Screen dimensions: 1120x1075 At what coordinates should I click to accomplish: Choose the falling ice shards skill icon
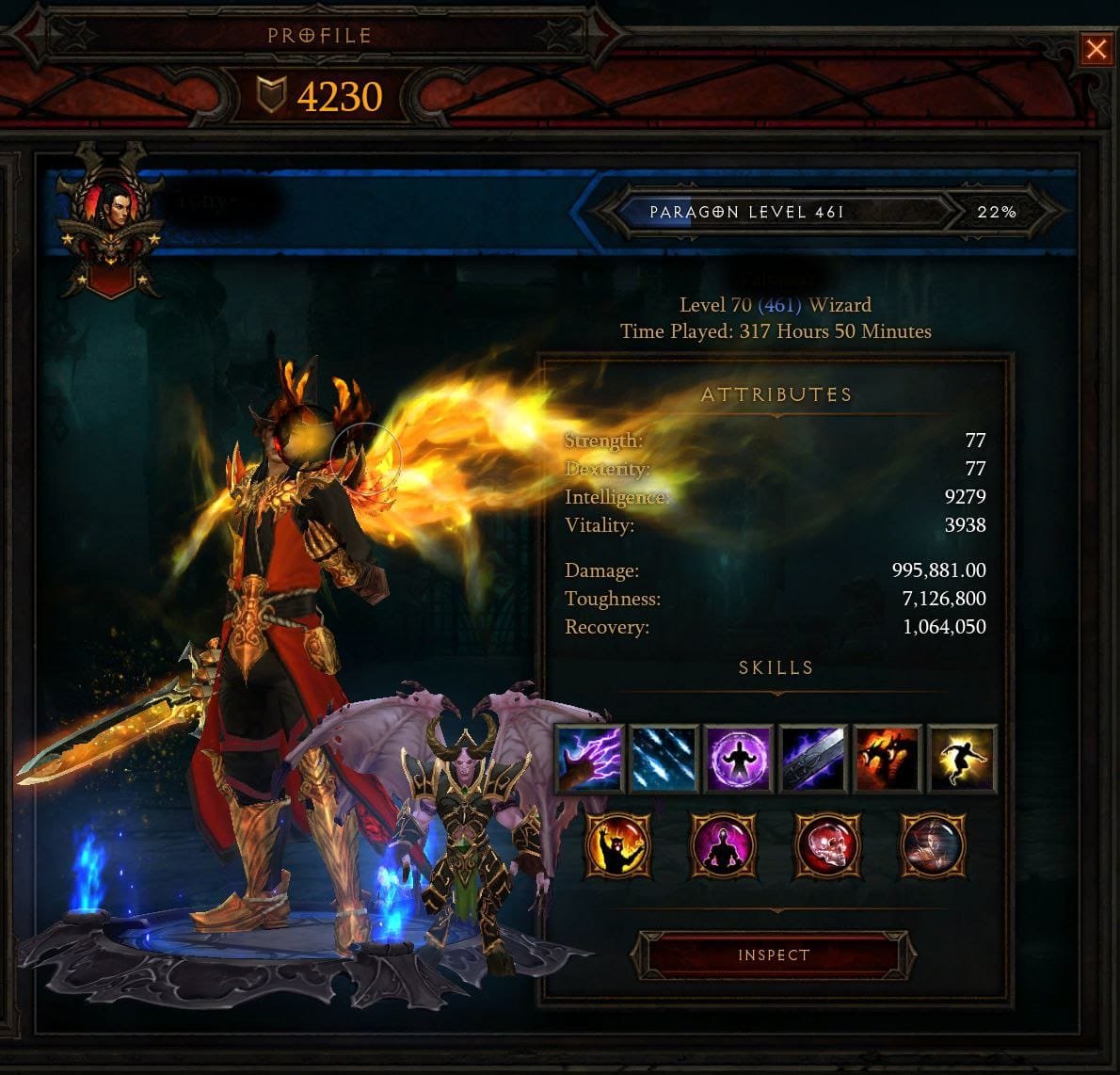664,759
